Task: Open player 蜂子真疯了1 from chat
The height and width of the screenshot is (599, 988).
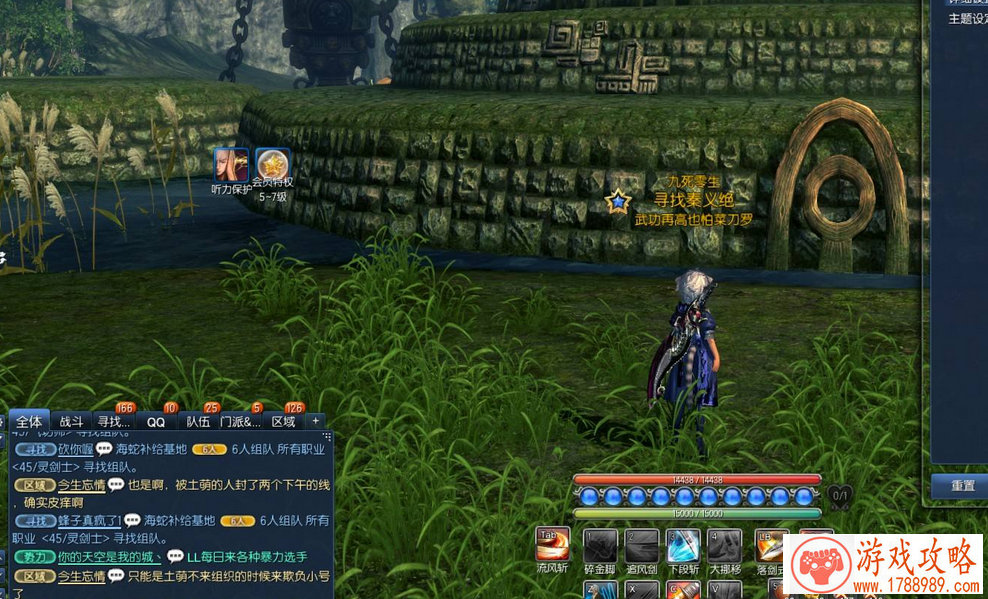Action: 89,521
